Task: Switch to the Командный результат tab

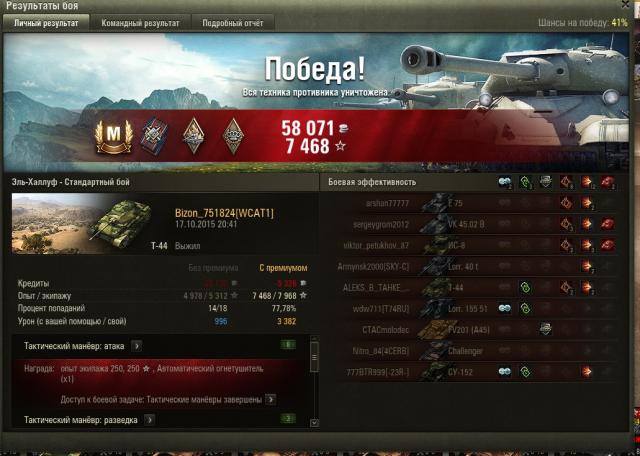Action: coord(140,22)
